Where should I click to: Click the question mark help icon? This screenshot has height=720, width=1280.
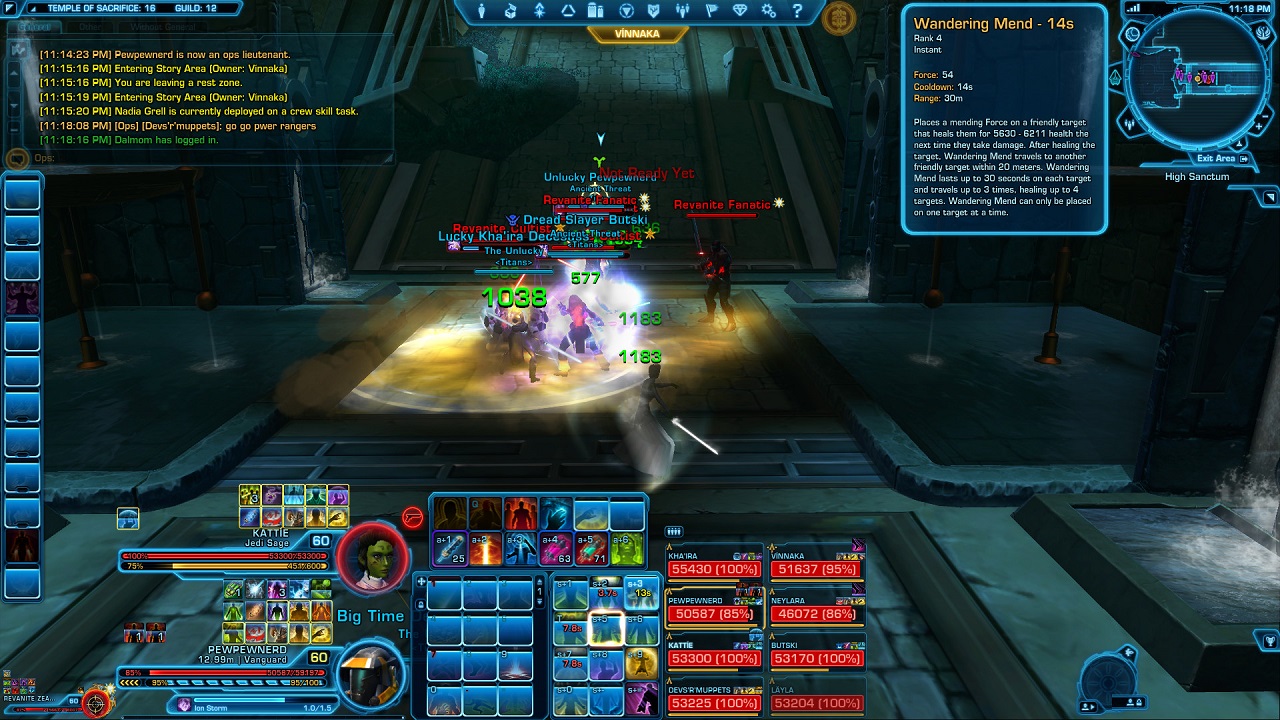(798, 11)
